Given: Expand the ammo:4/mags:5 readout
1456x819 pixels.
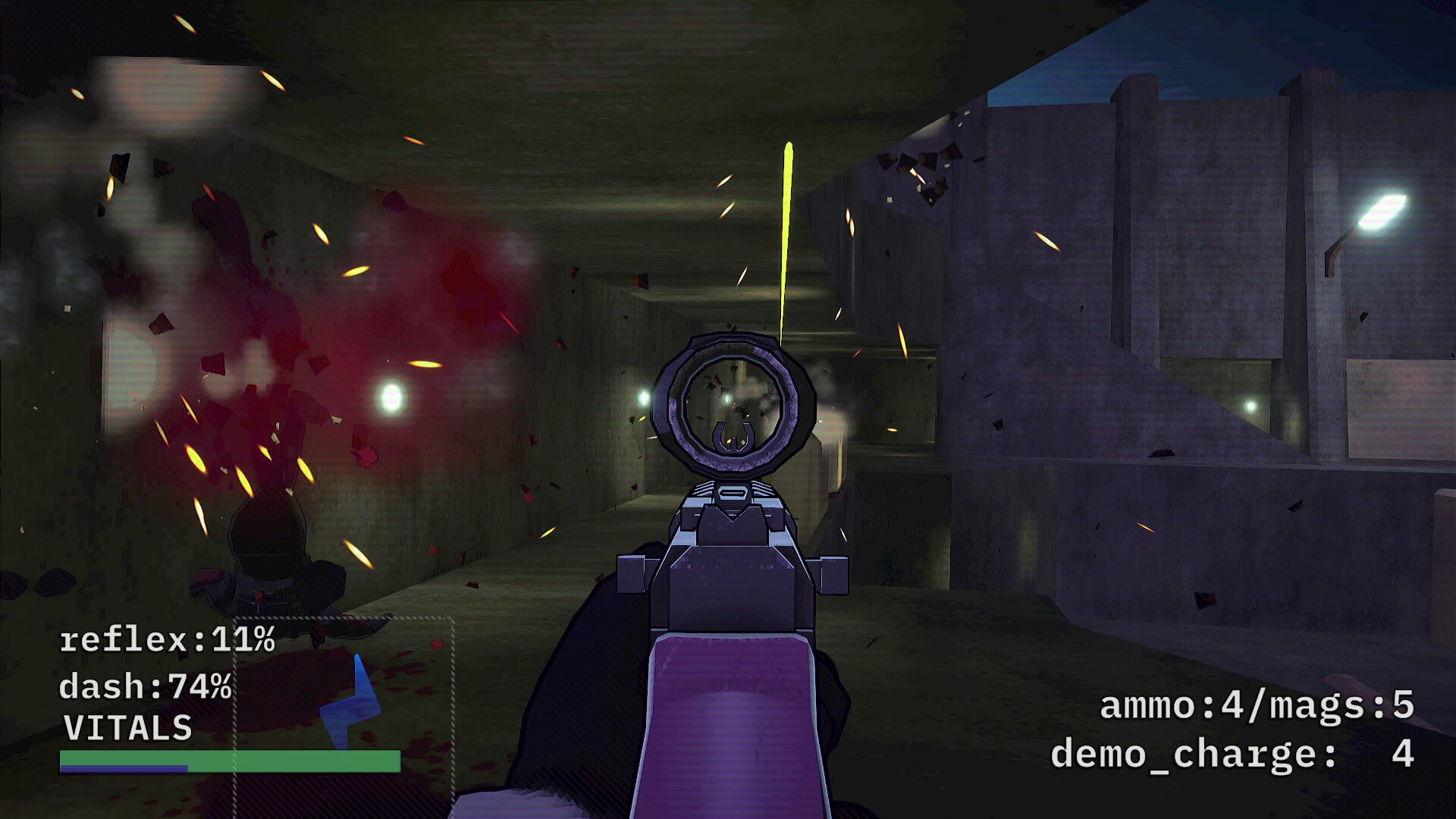Looking at the screenshot, I should [x=1255, y=707].
